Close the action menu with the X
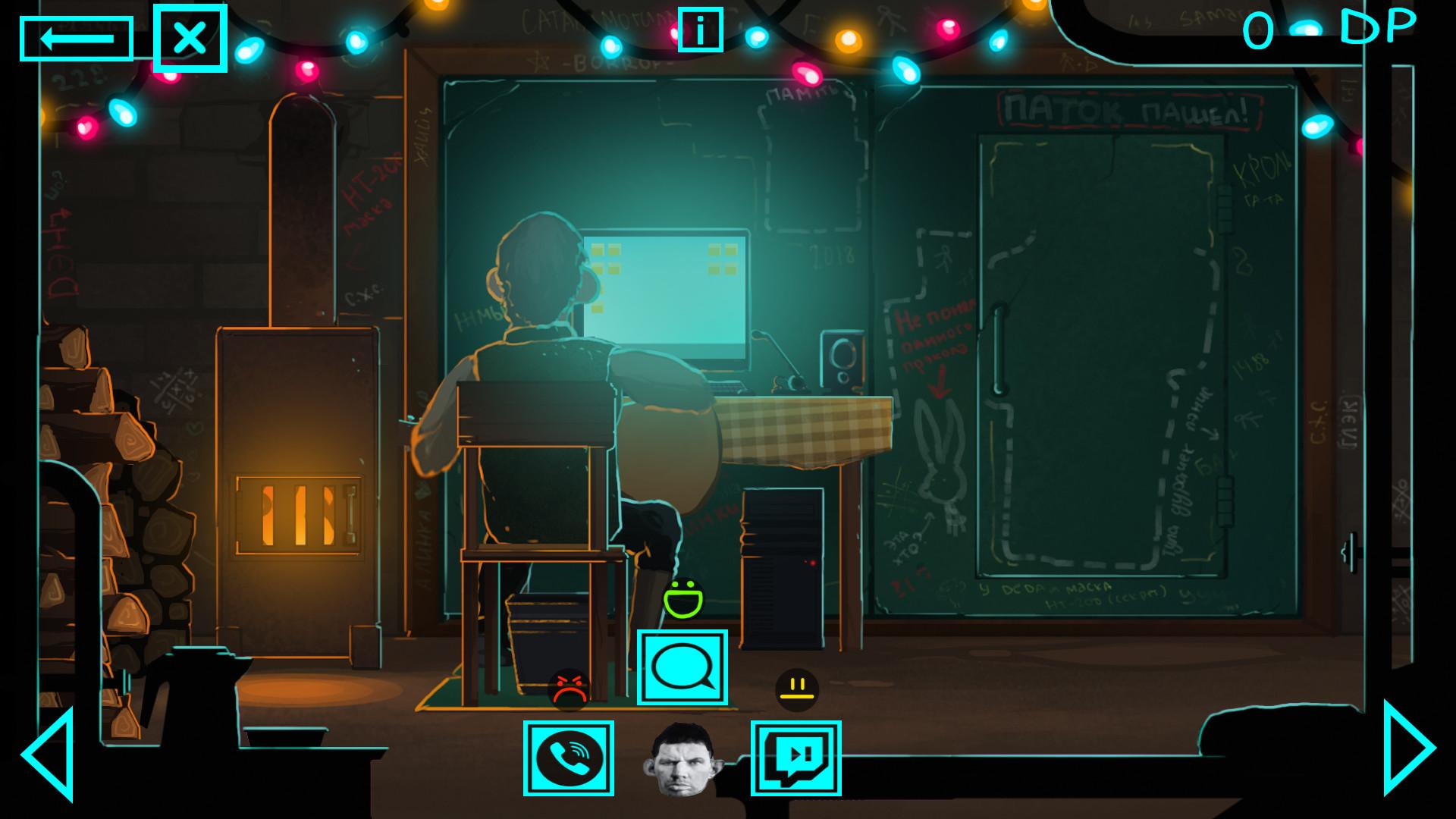Screen dimensions: 1456x819 point(190,36)
